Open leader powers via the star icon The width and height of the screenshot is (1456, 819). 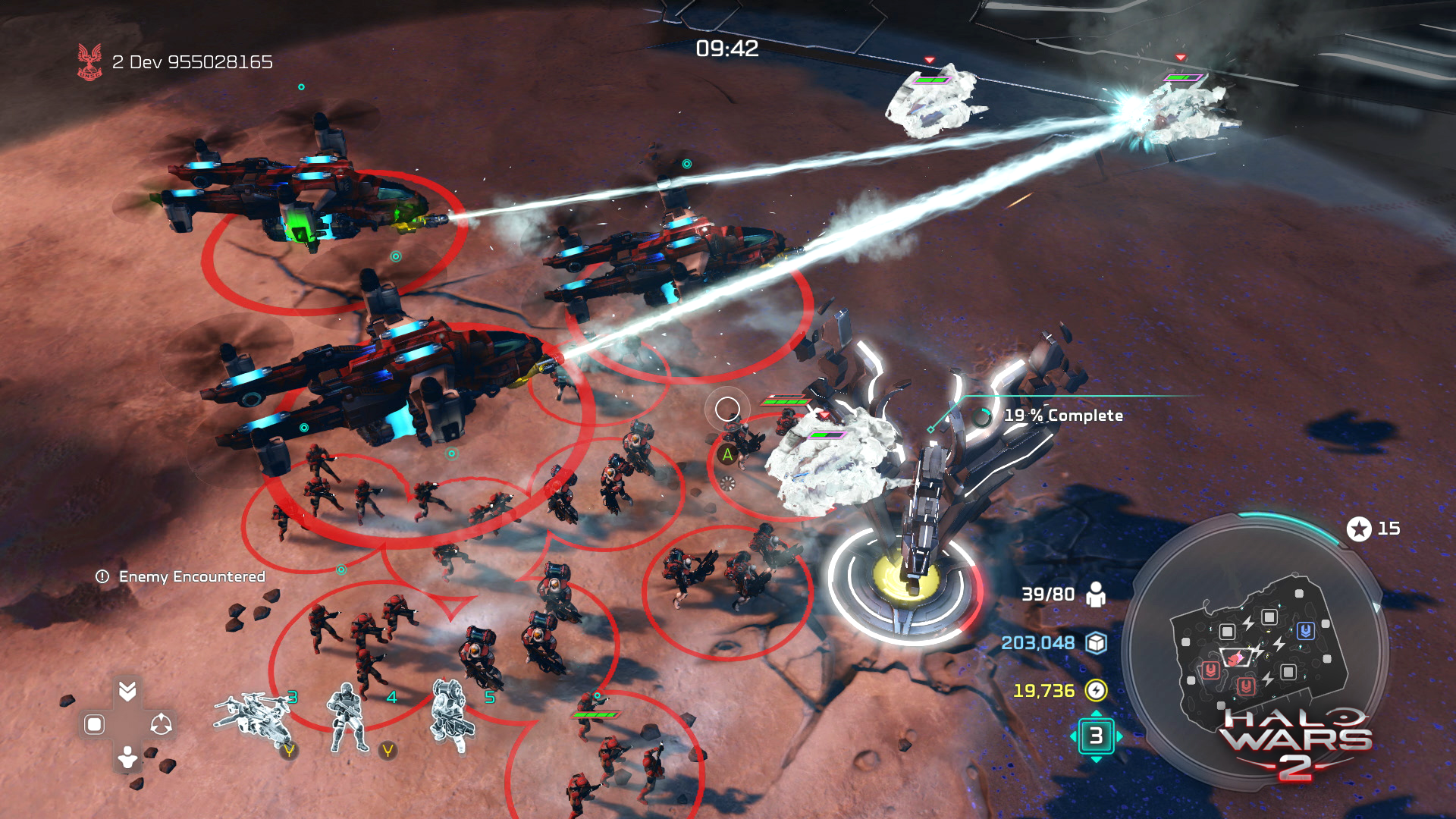click(x=1359, y=529)
